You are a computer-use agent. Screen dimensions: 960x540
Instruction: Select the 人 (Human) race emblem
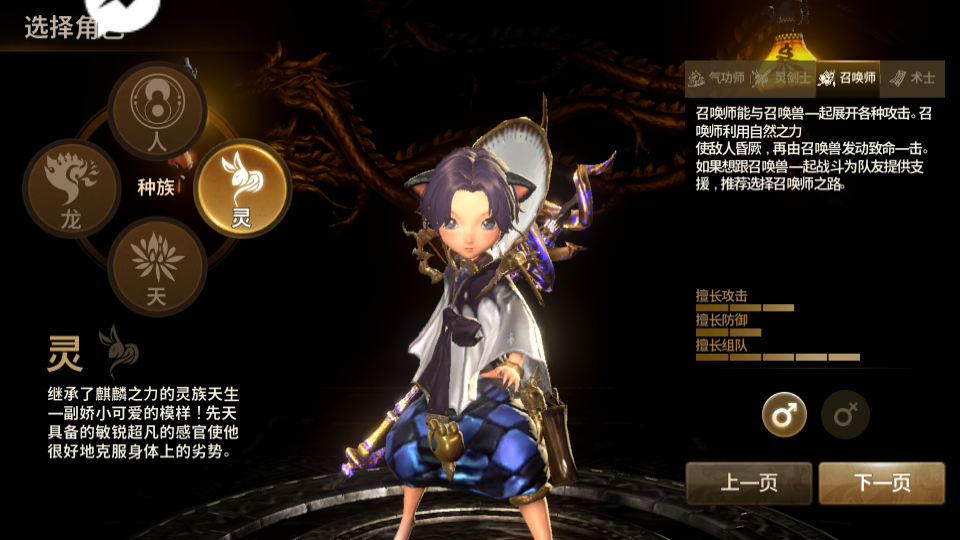pos(157,111)
